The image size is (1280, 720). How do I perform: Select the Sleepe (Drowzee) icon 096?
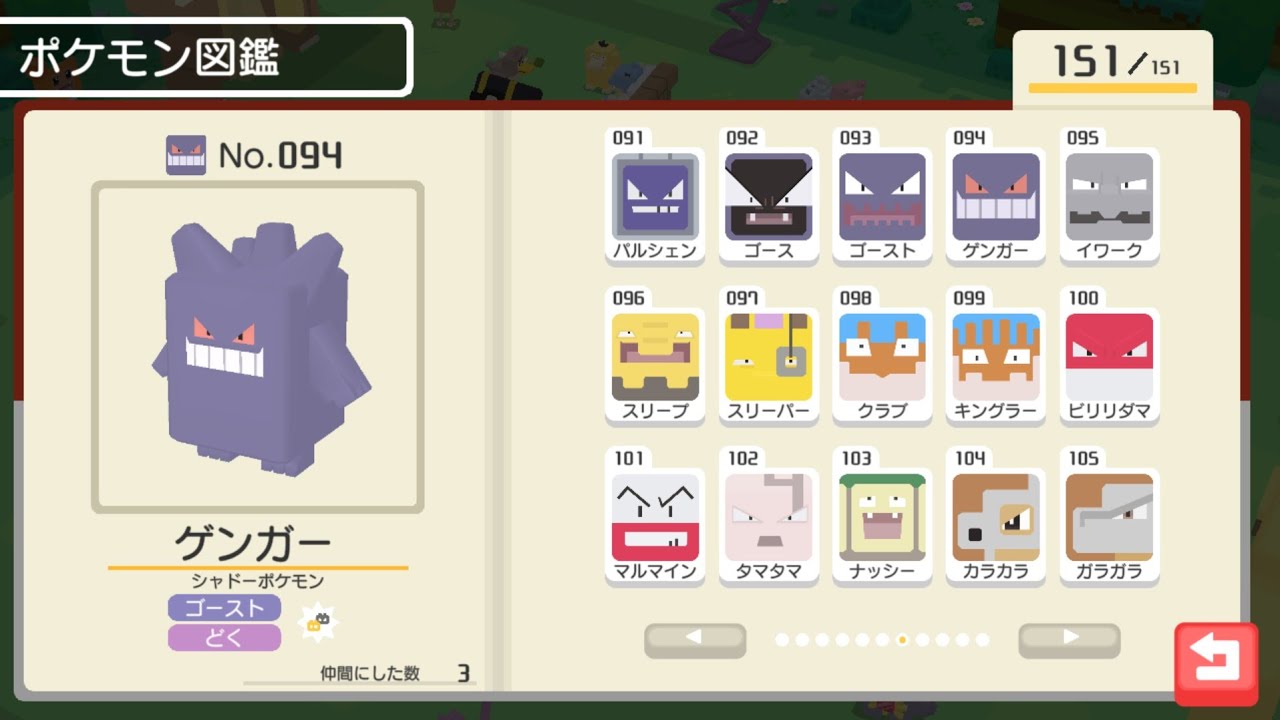tap(655, 356)
